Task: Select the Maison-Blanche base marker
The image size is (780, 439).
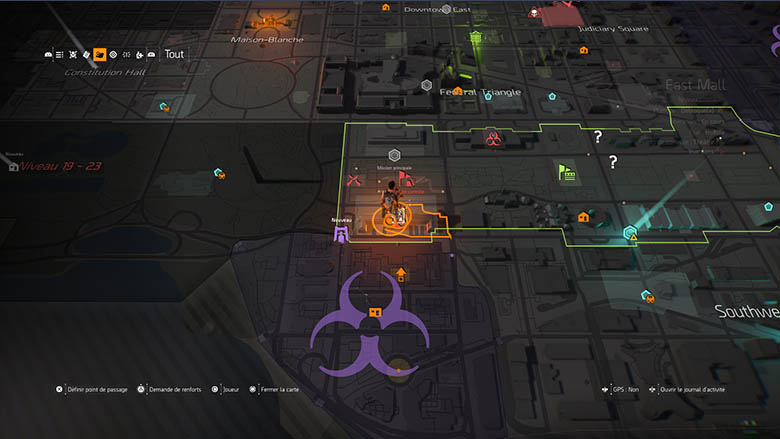Action: [267, 21]
